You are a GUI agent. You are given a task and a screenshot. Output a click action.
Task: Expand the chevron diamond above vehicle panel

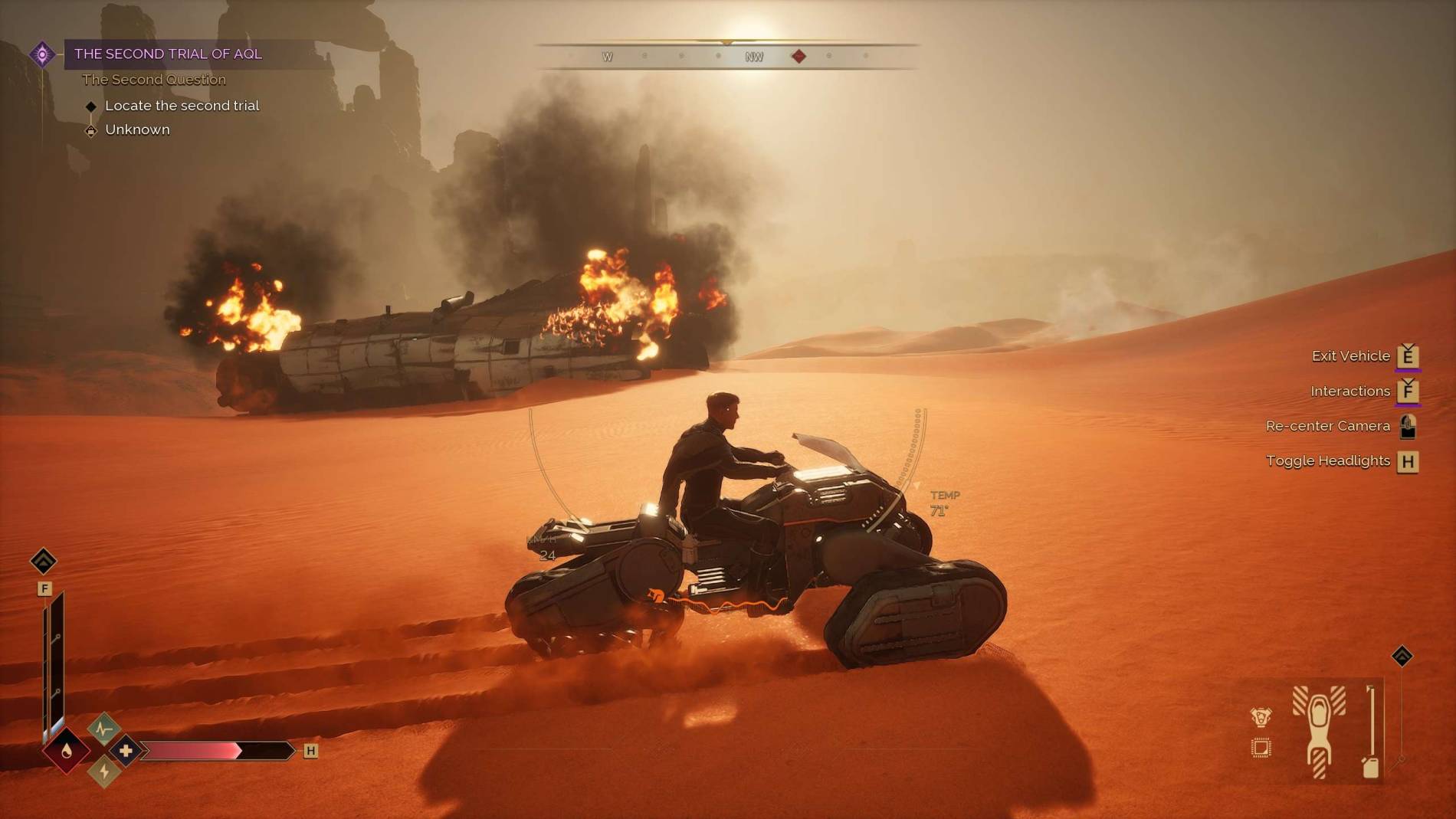pyautogui.click(x=1402, y=657)
